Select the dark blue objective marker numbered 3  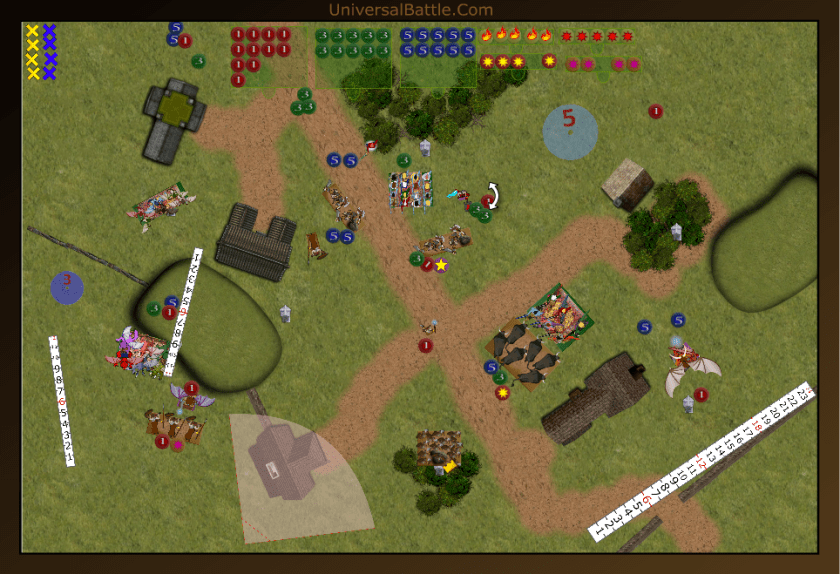click(67, 287)
